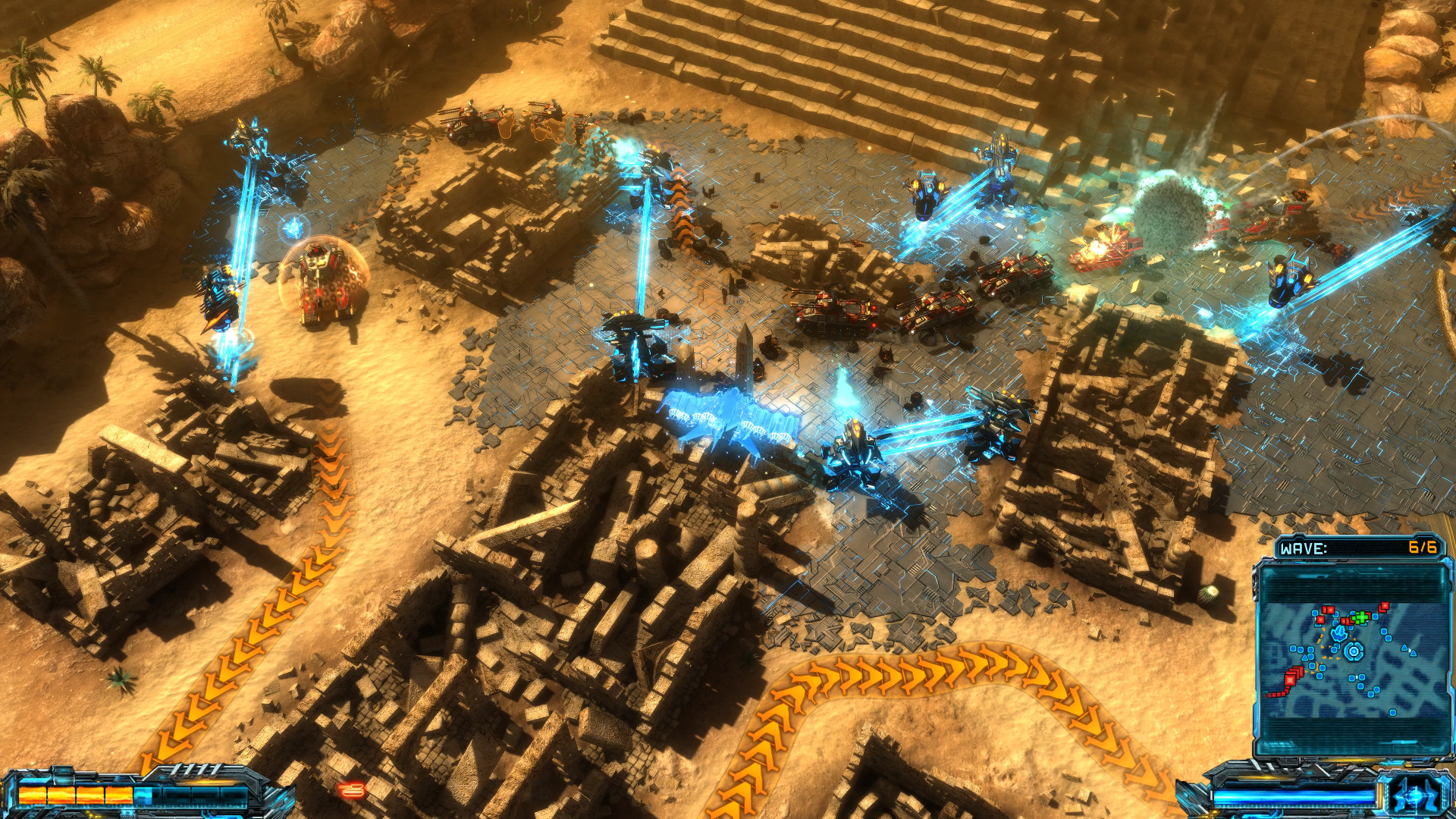Click a red enemy square on the minimap
This screenshot has width=1456, height=819.
click(1291, 677)
